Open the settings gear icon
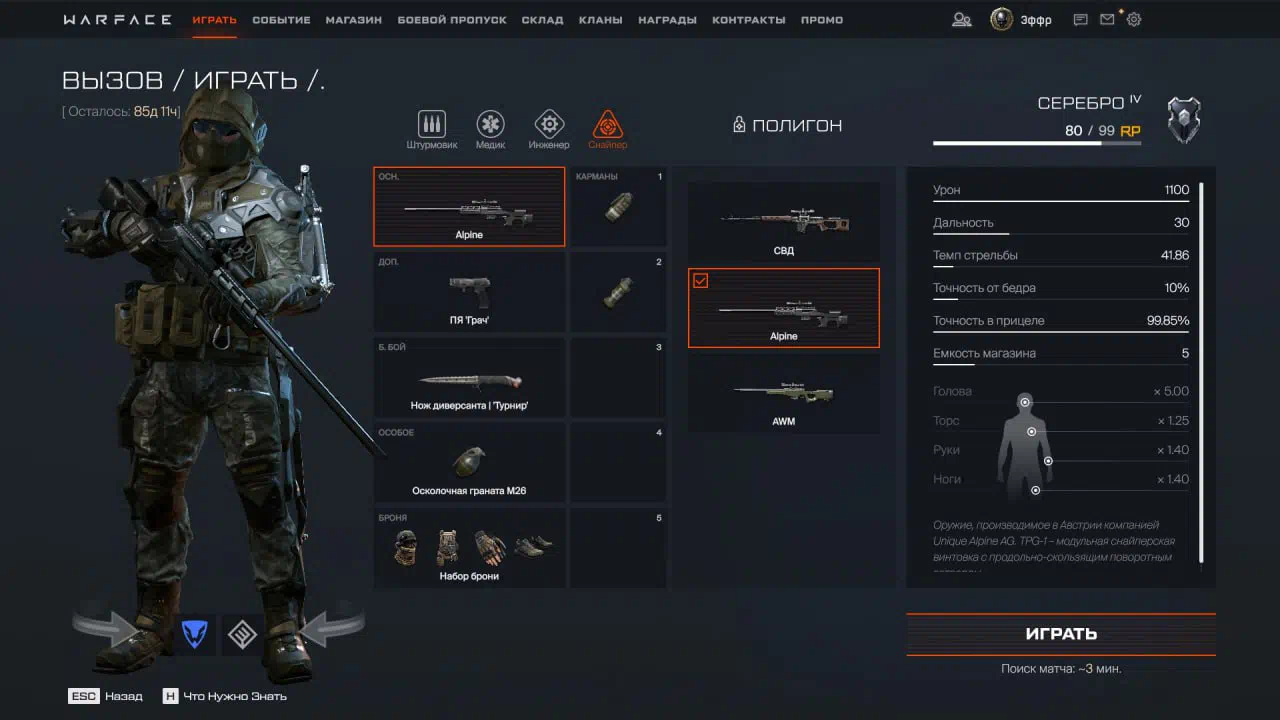Viewport: 1280px width, 720px height. (x=1134, y=19)
